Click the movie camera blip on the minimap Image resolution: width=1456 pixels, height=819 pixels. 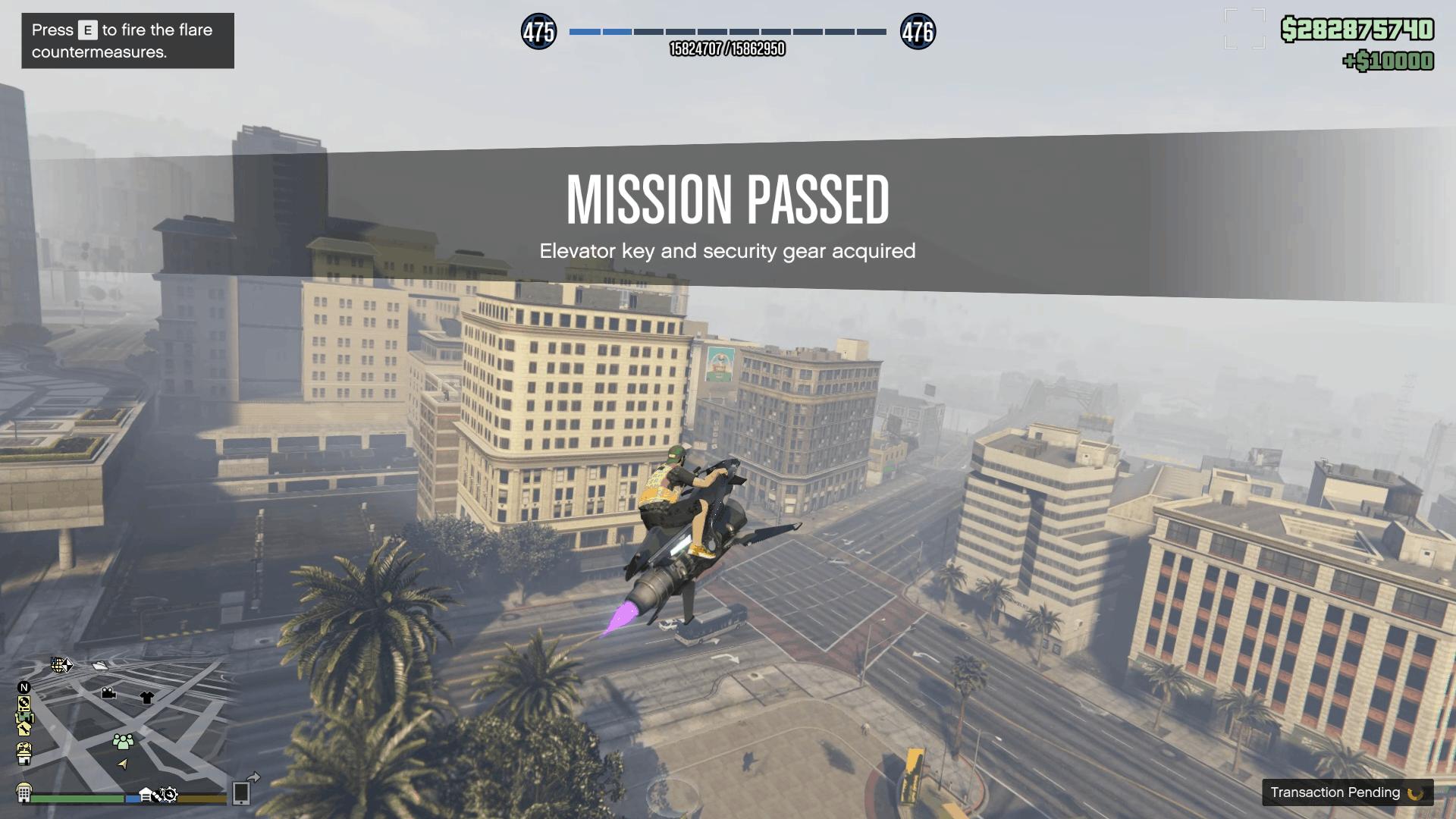[108, 693]
